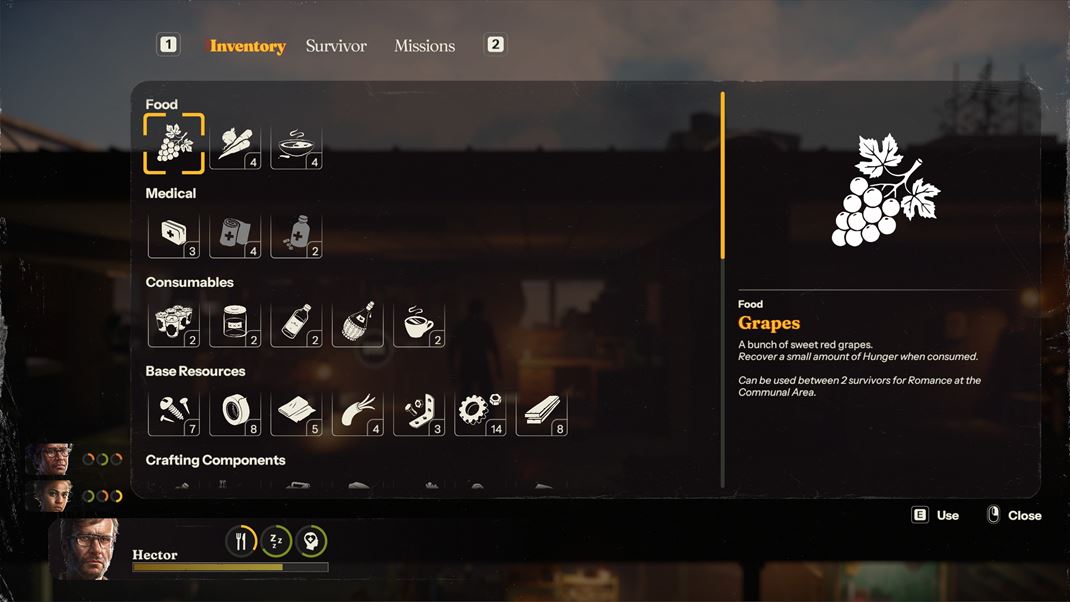1070x602 pixels.
Task: Click the duct tape roll slot
Action: point(235,413)
